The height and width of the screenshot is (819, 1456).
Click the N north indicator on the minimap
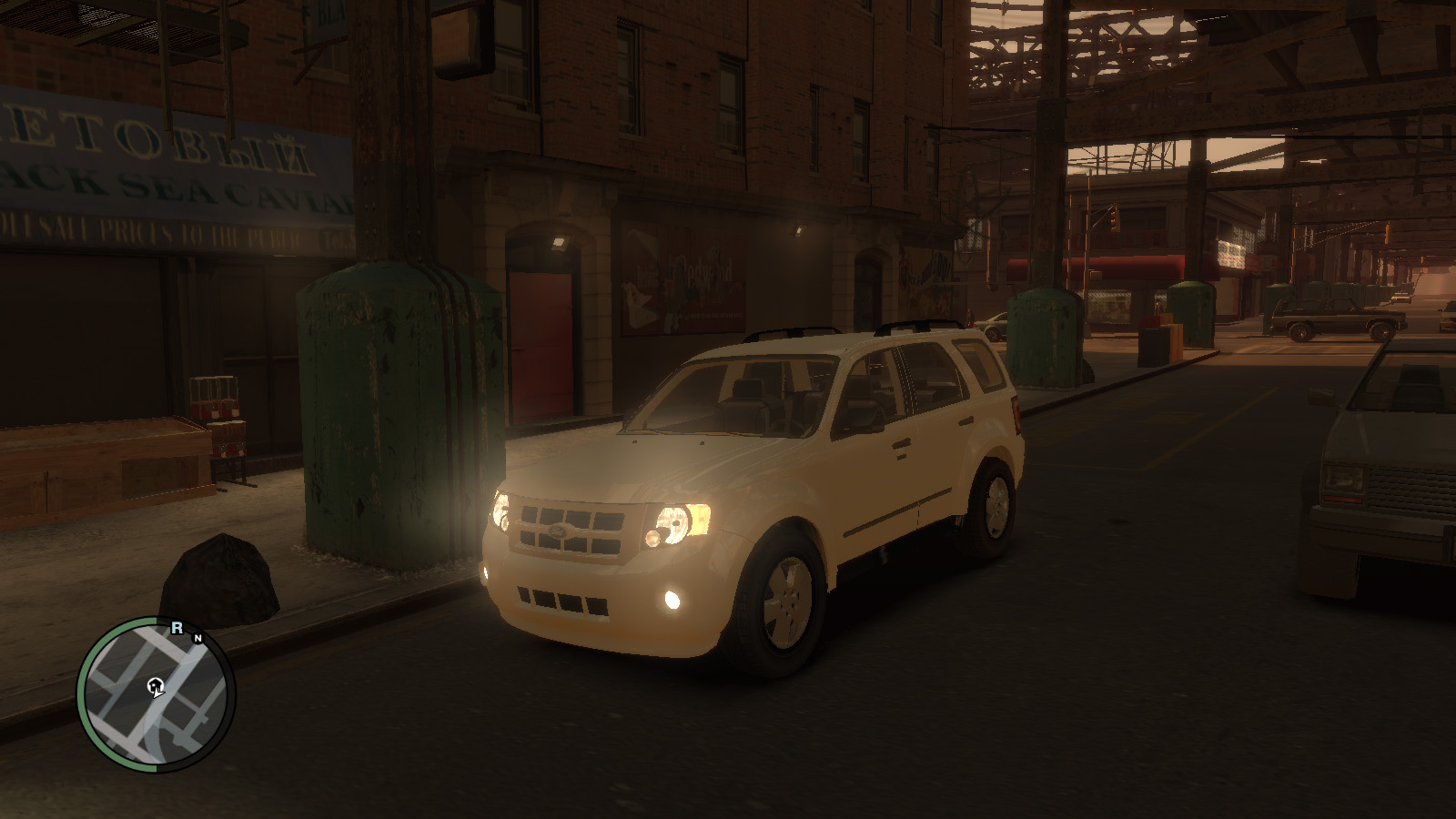[197, 638]
